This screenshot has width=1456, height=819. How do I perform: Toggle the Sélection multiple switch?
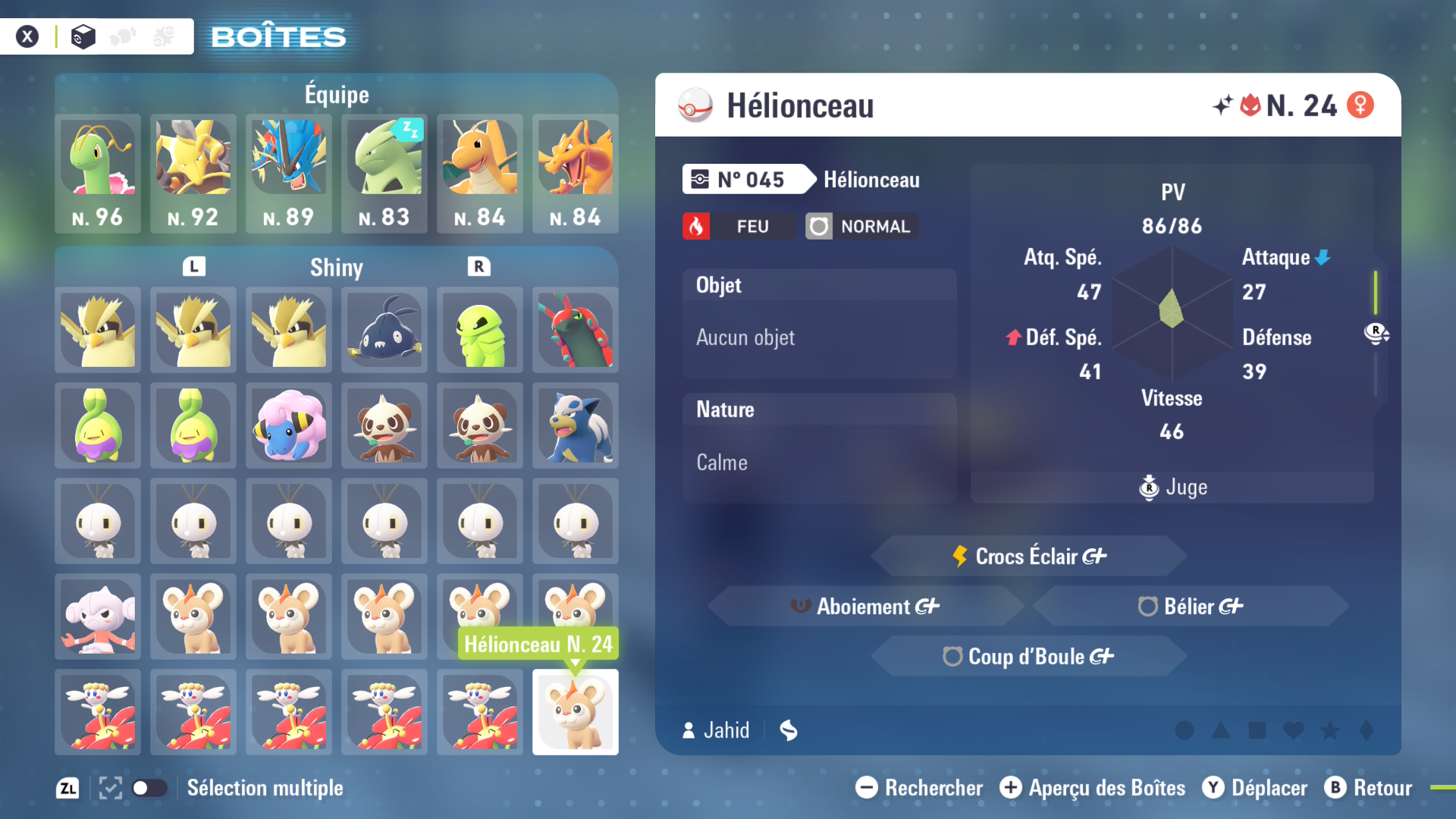click(x=149, y=789)
